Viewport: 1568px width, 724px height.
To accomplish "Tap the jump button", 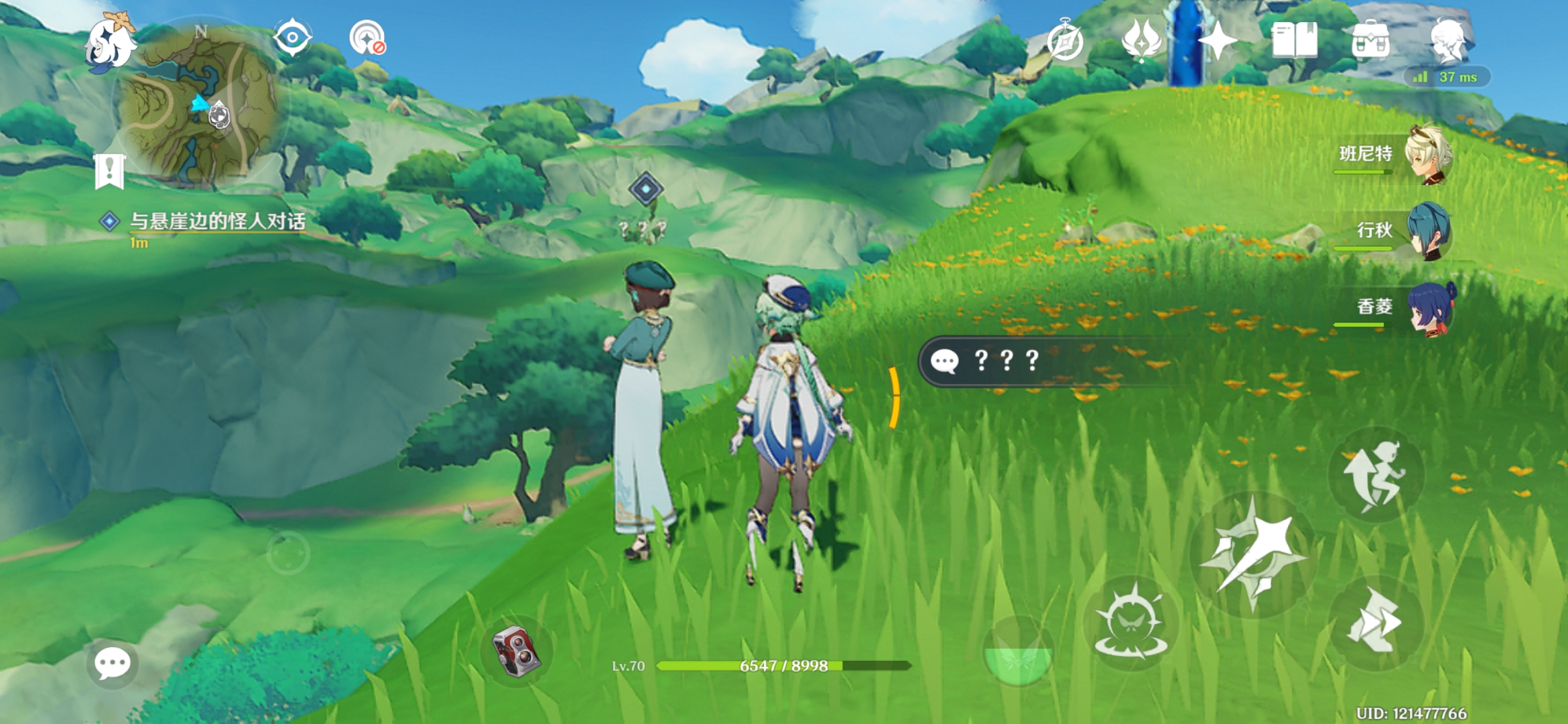I will pyautogui.click(x=1376, y=475).
